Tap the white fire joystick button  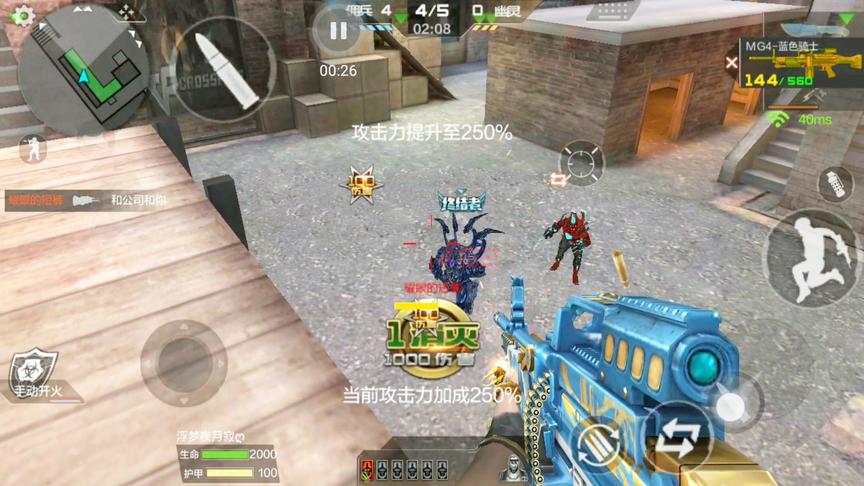[x=732, y=405]
